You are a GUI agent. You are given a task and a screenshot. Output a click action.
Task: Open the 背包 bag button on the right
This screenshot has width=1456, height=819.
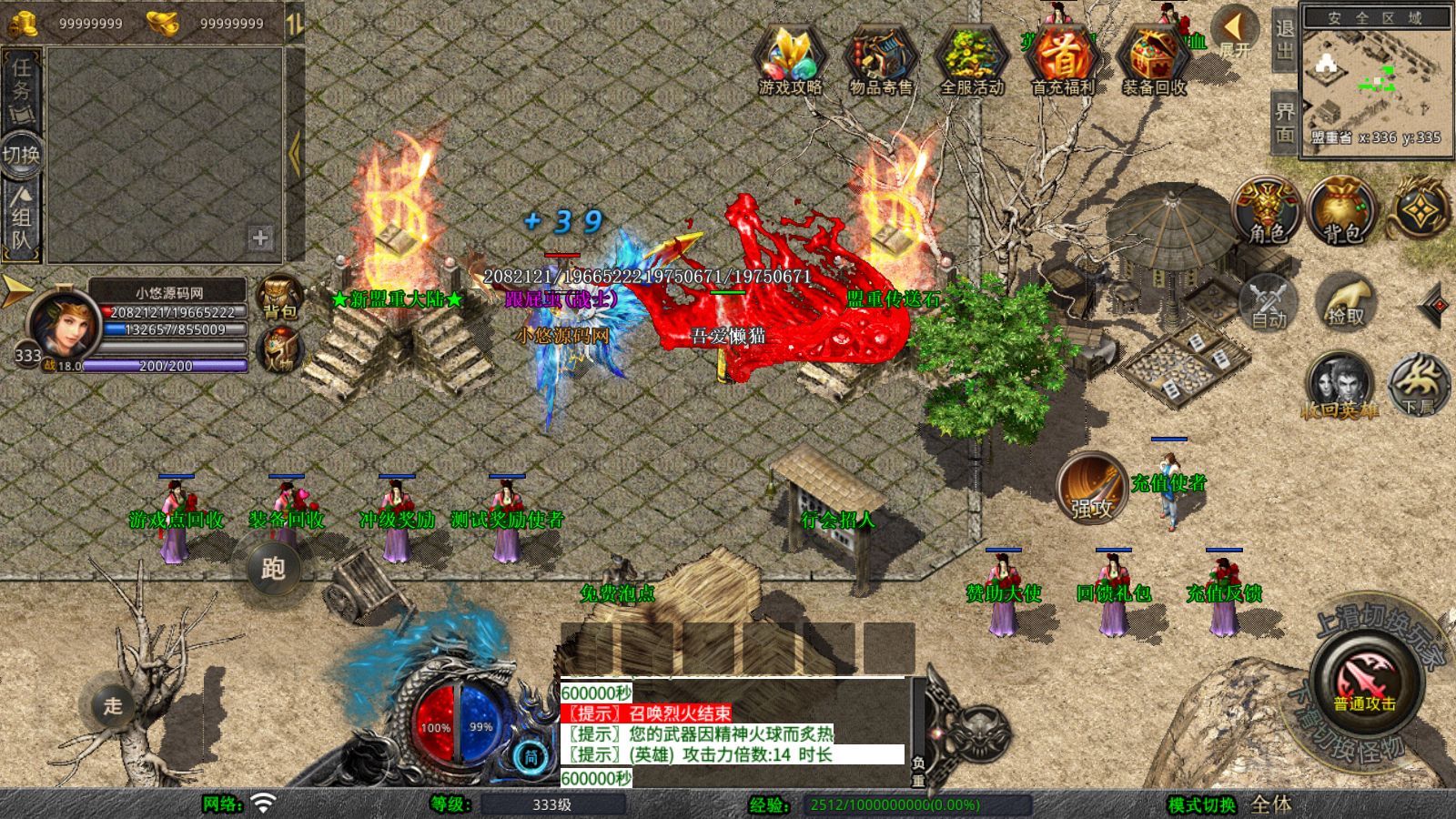coord(1341,211)
